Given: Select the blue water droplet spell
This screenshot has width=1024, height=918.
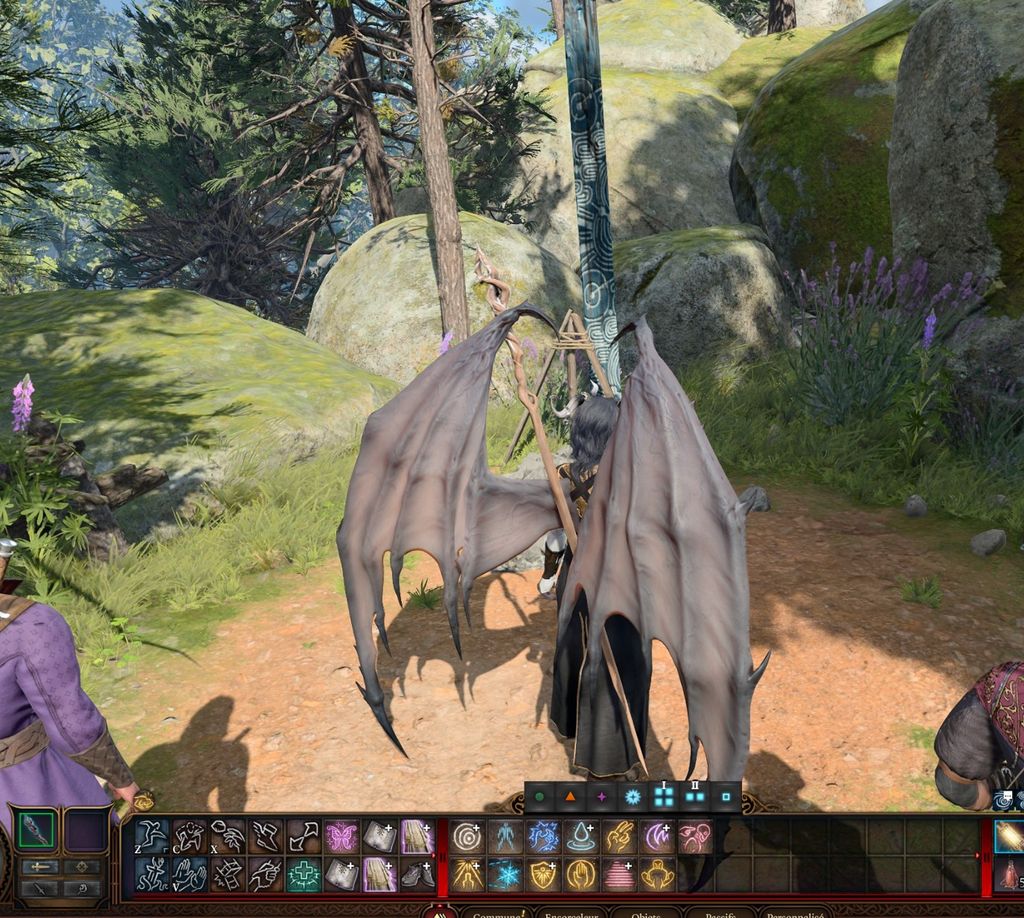Looking at the screenshot, I should (x=580, y=836).
